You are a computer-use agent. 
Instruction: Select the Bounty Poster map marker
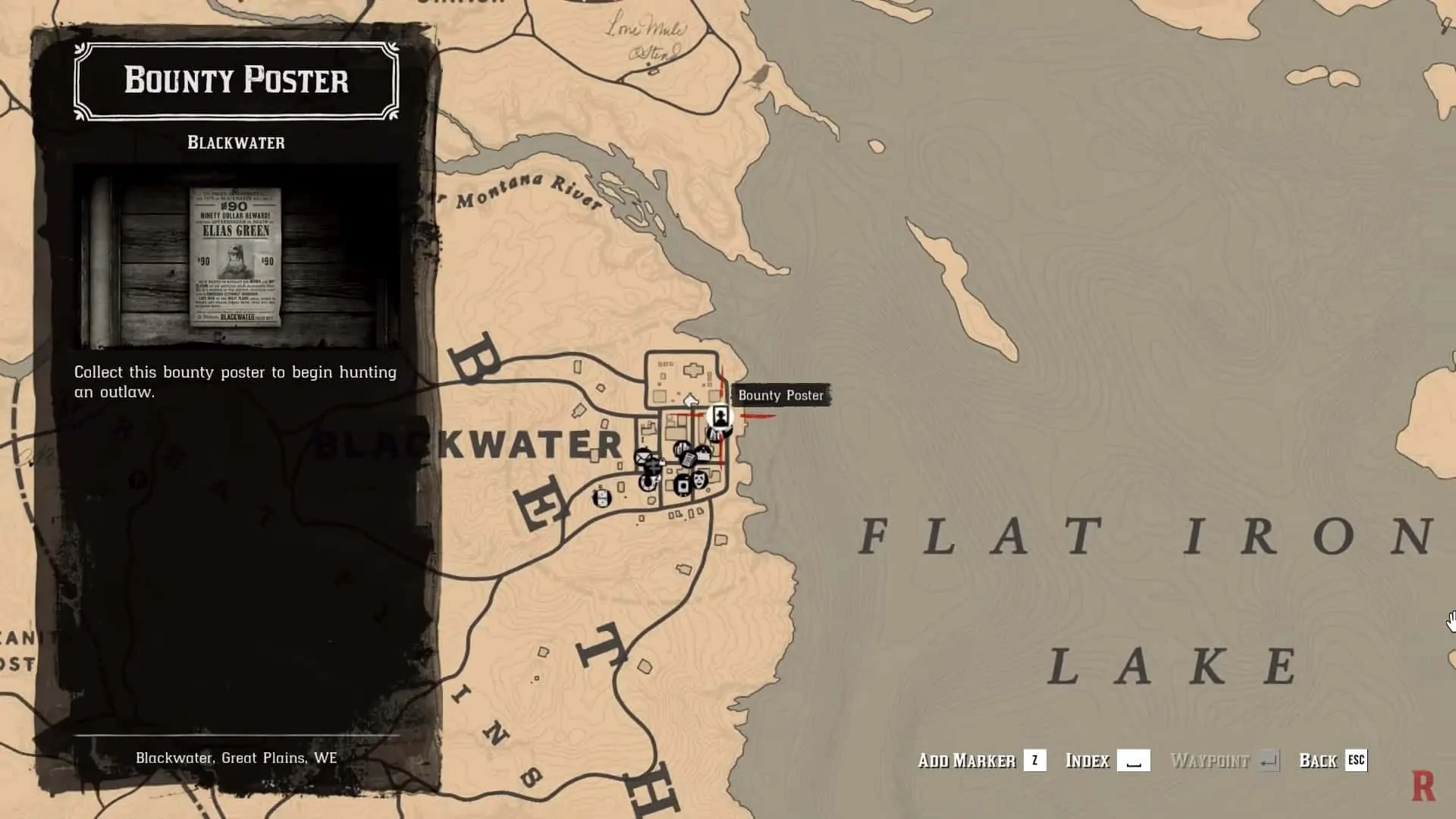point(720,416)
